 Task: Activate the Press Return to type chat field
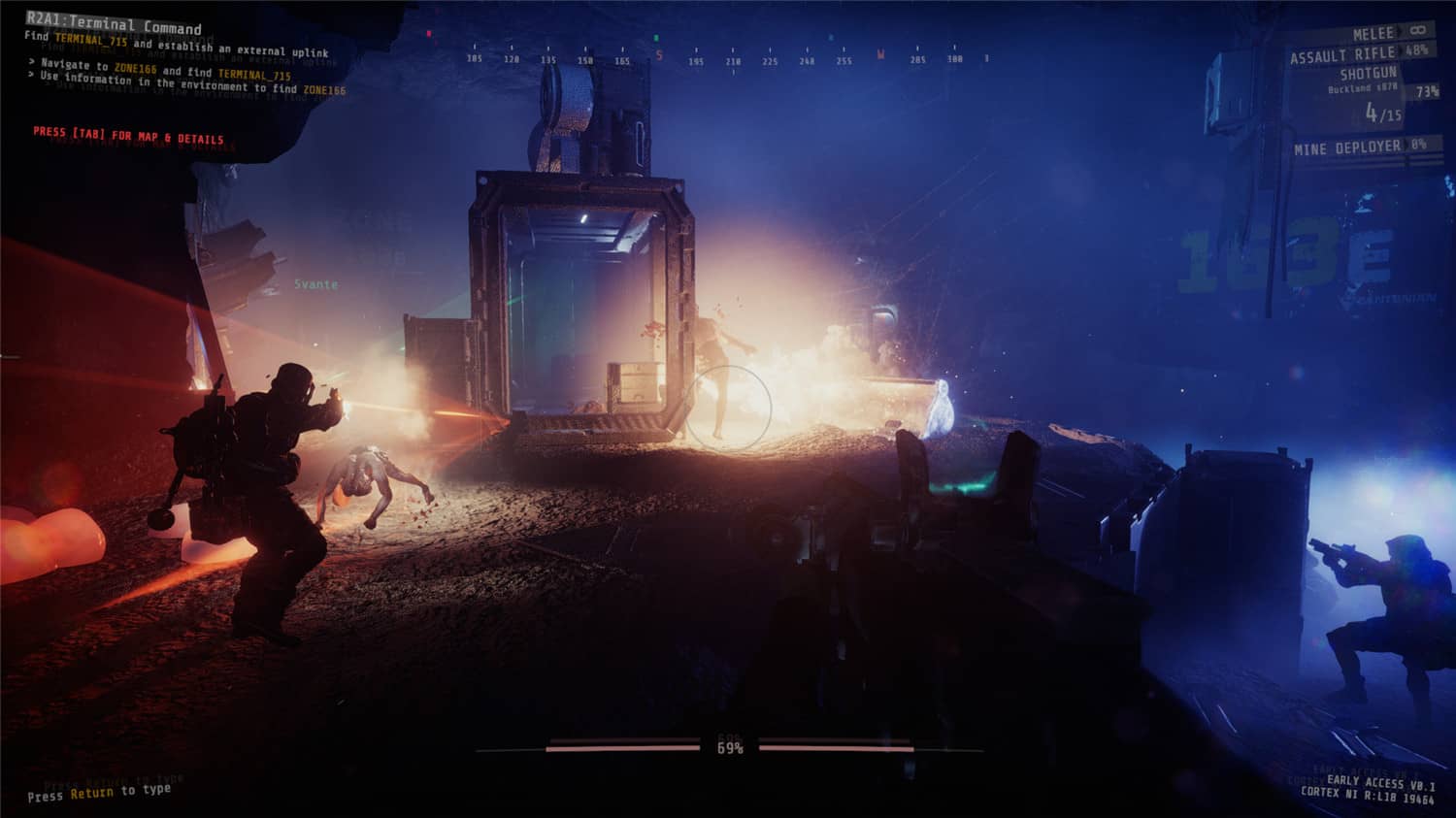[x=100, y=791]
